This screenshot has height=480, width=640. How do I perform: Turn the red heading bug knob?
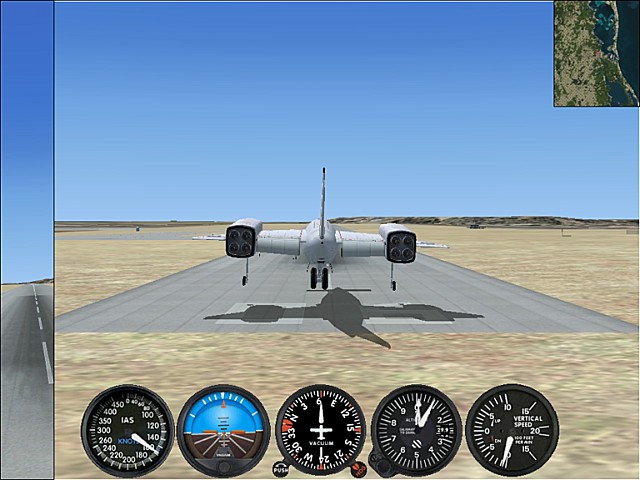pos(358,467)
